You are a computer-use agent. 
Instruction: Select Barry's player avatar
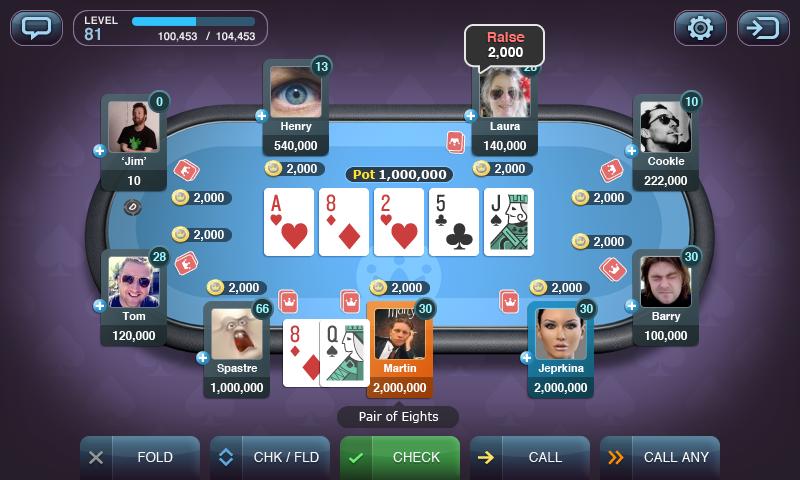(665, 282)
